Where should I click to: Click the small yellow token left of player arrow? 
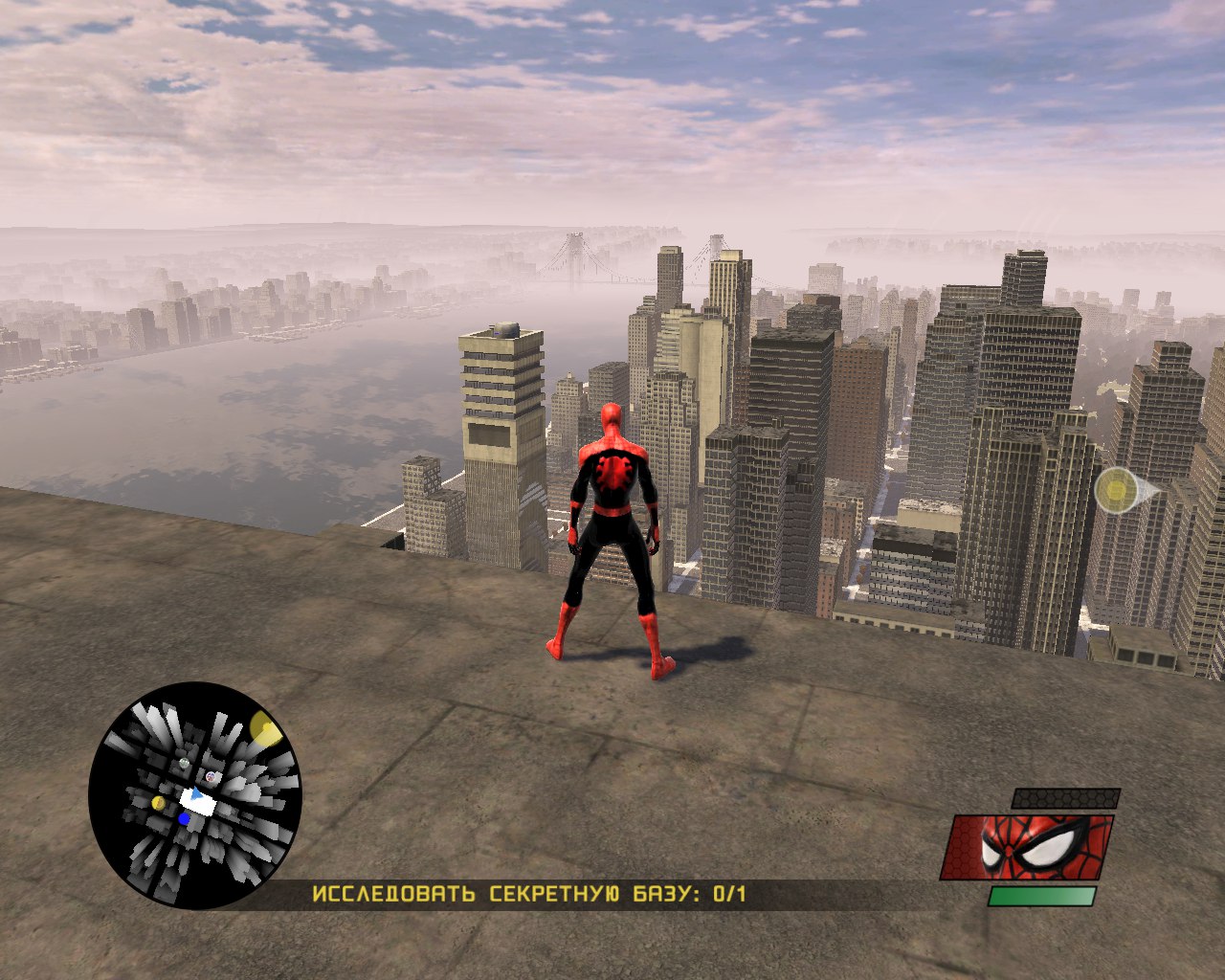pos(159,803)
